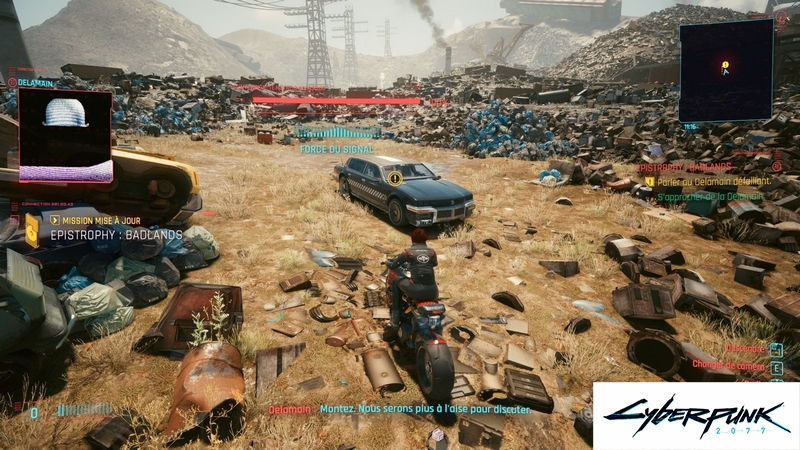The image size is (800, 450).
Task: Open the minimap in the corner
Action: [x=725, y=70]
